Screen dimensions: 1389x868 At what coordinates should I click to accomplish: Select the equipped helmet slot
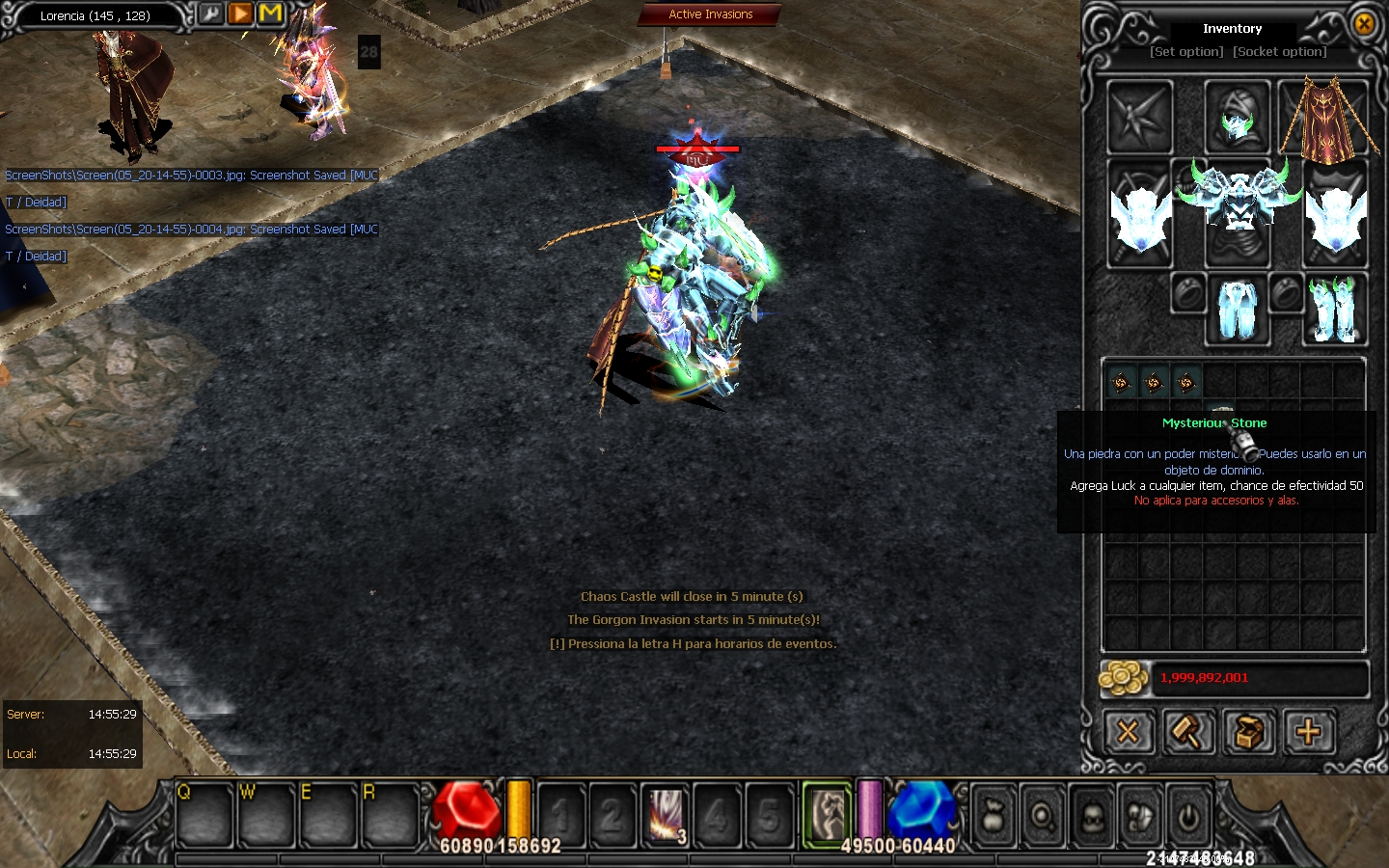point(1237,117)
